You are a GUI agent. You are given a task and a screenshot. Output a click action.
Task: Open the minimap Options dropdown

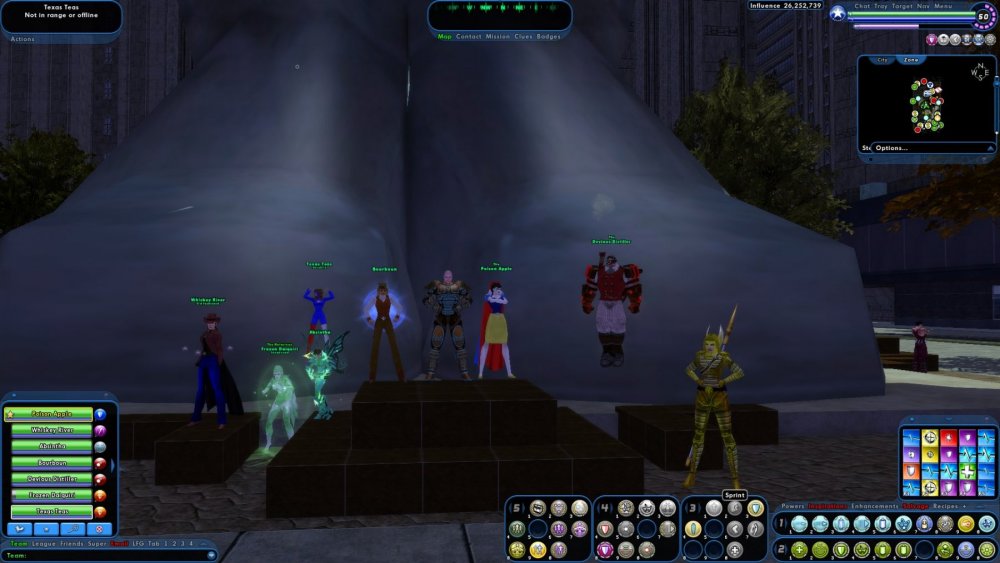pyautogui.click(x=890, y=148)
